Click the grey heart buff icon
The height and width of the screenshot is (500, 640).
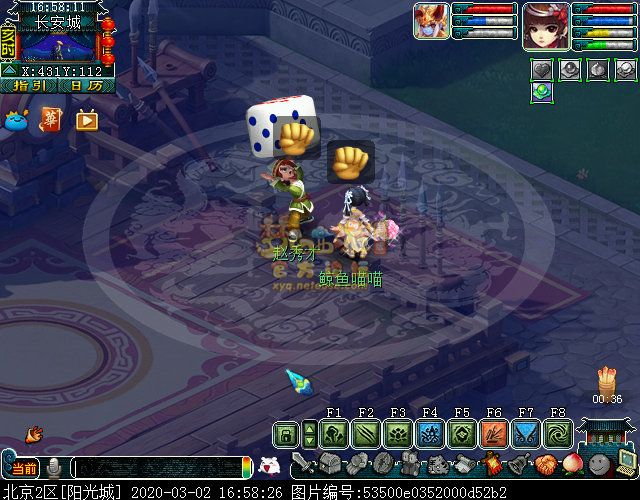point(541,70)
